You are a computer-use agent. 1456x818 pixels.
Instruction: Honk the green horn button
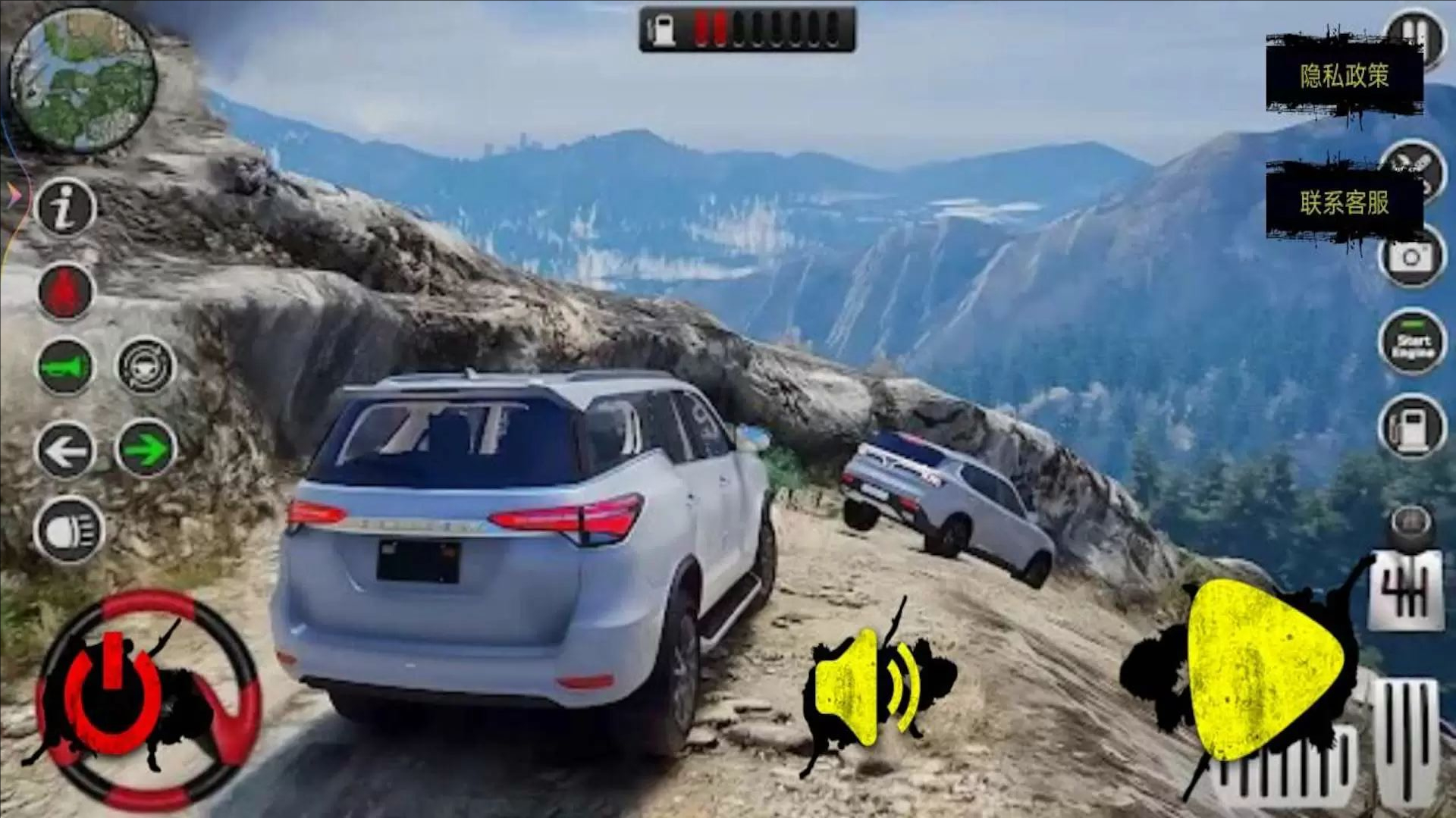coord(66,367)
